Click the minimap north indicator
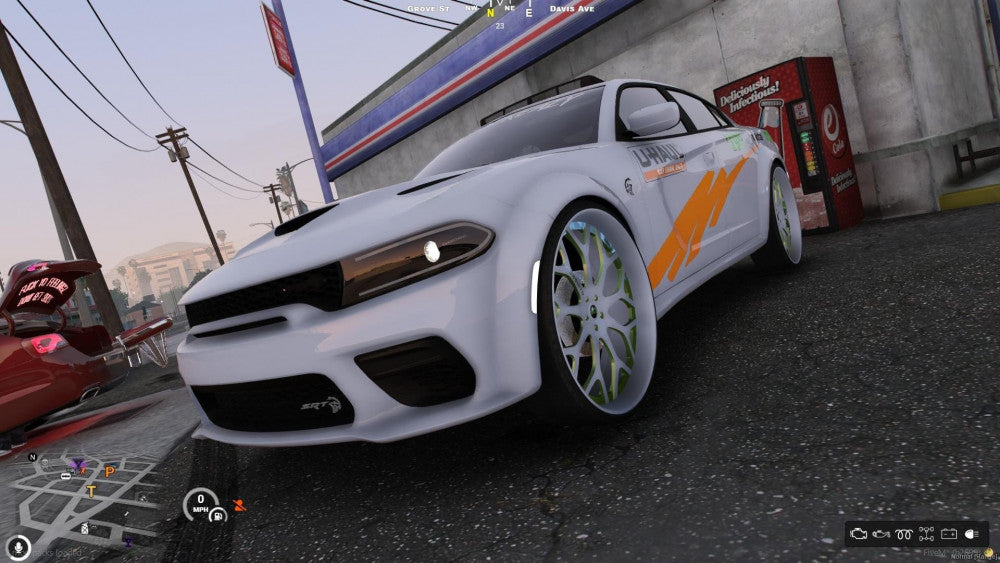1000x563 pixels. (x=33, y=458)
